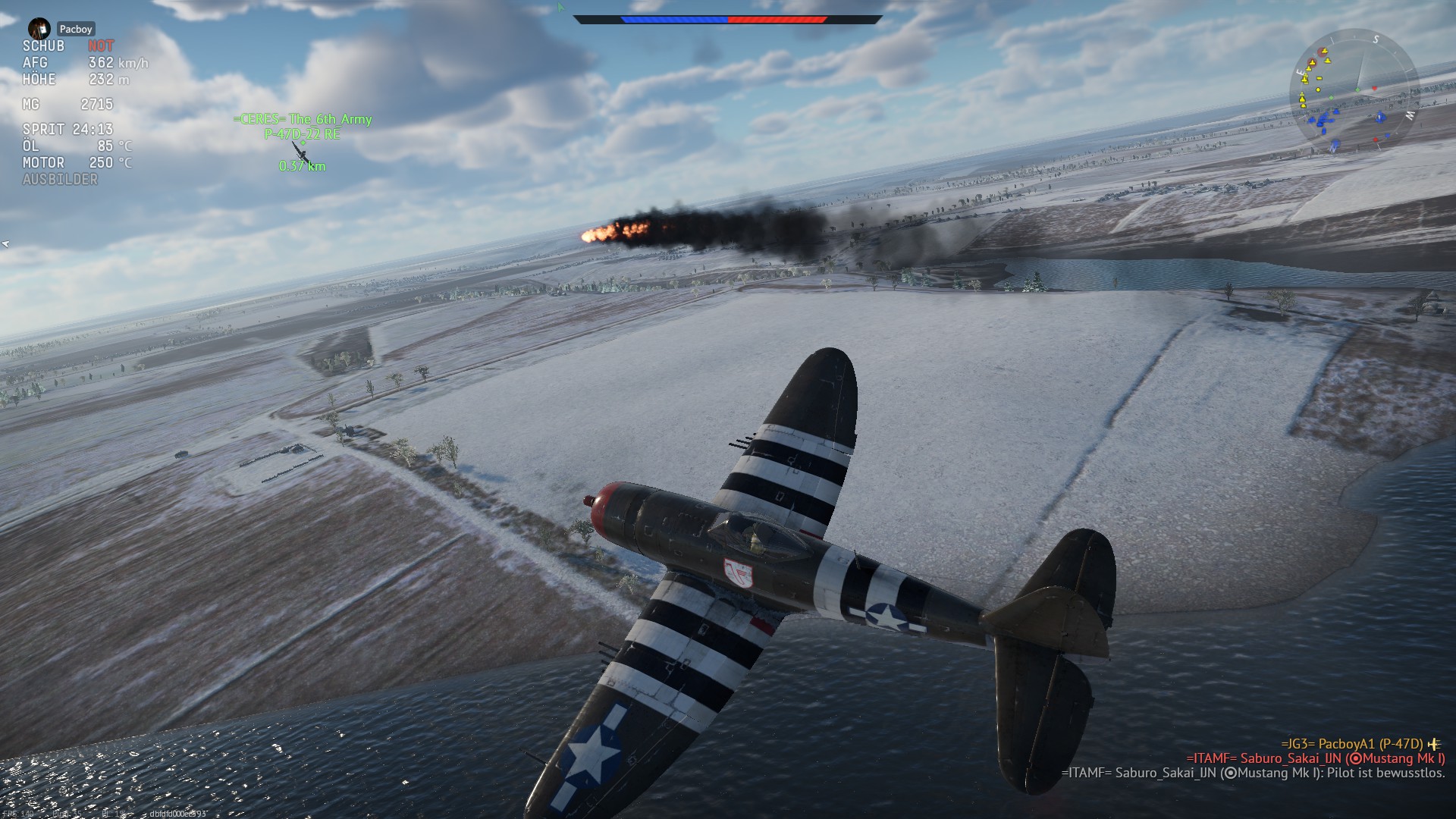Select the Pacboy player avatar badge
The height and width of the screenshot is (819, 1456).
pos(39,29)
